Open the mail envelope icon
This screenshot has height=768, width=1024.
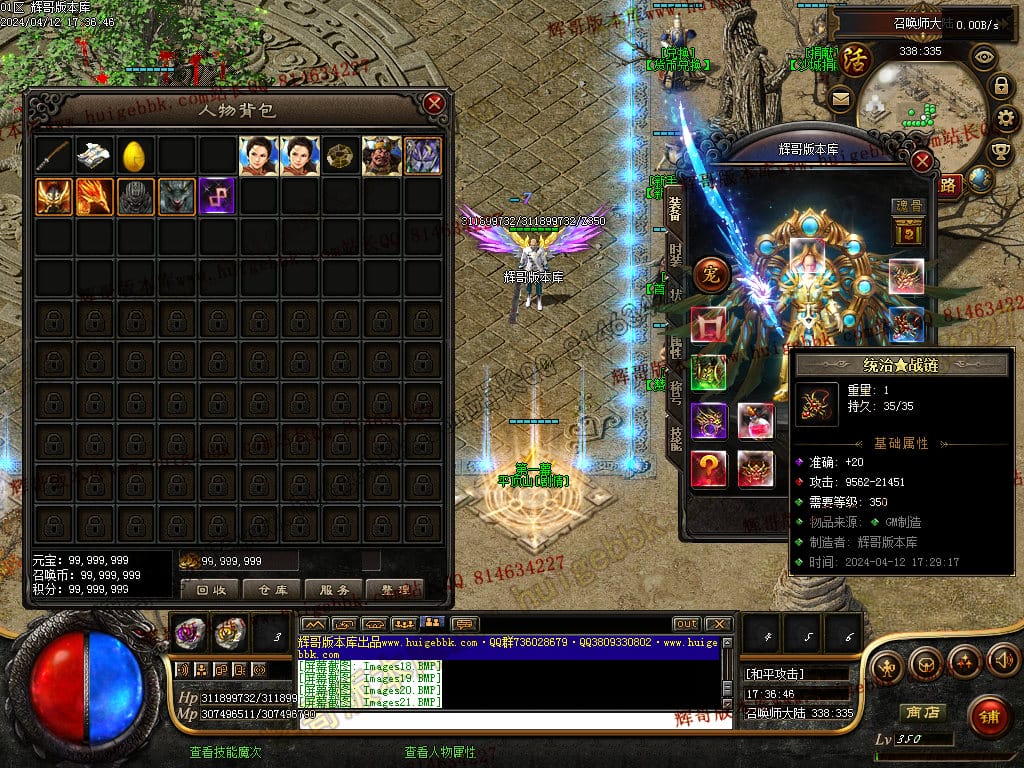(x=840, y=99)
